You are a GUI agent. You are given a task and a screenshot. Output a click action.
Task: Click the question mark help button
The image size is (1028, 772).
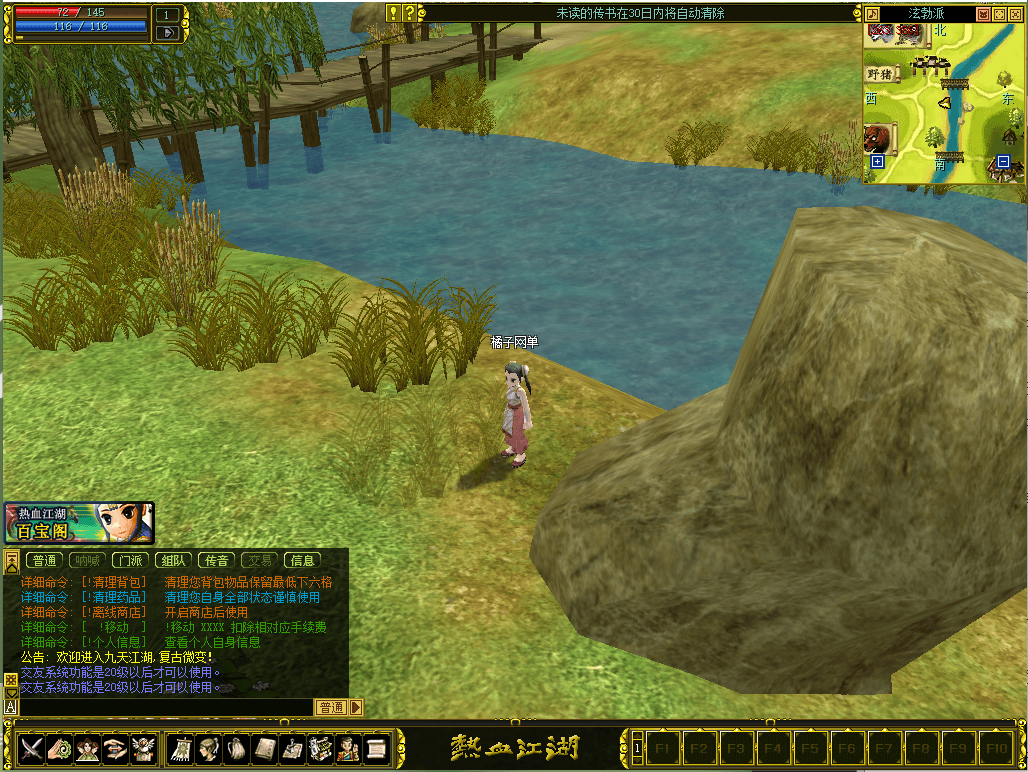click(409, 13)
